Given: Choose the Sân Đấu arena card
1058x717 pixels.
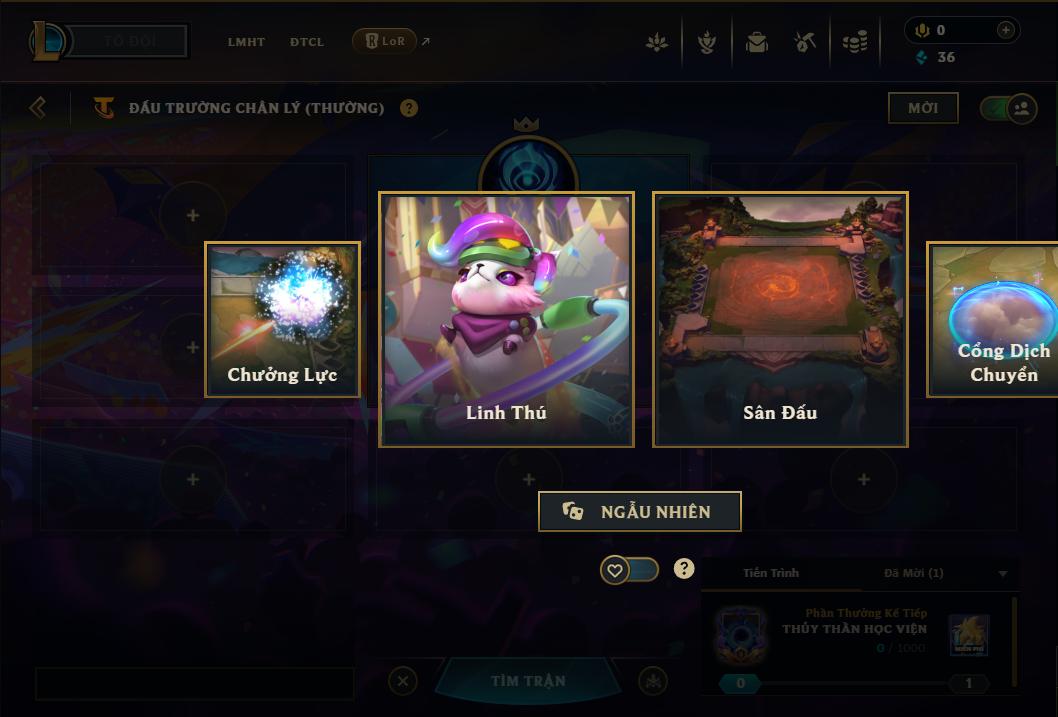Looking at the screenshot, I should [780, 319].
